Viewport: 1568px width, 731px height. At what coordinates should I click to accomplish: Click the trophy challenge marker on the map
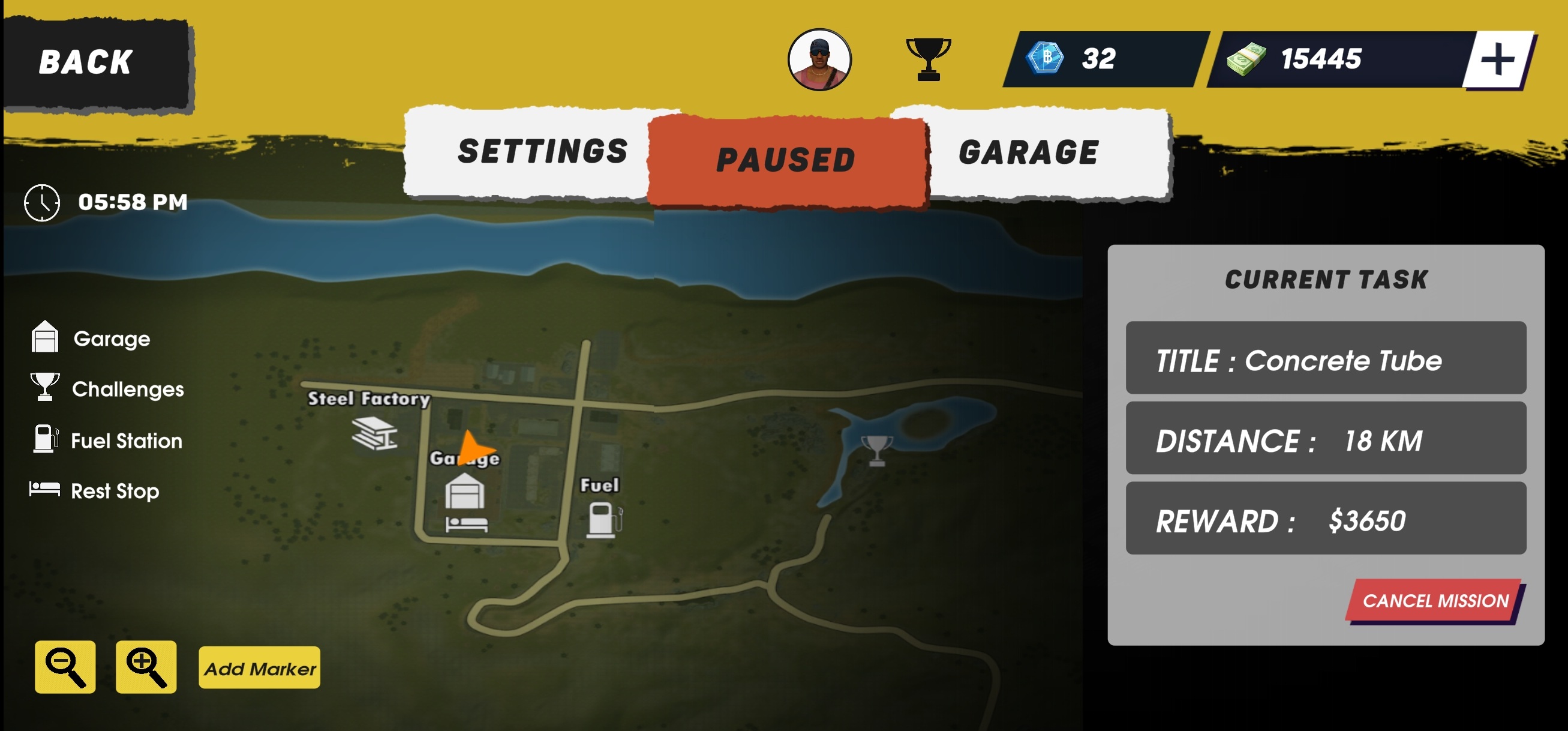click(x=876, y=451)
